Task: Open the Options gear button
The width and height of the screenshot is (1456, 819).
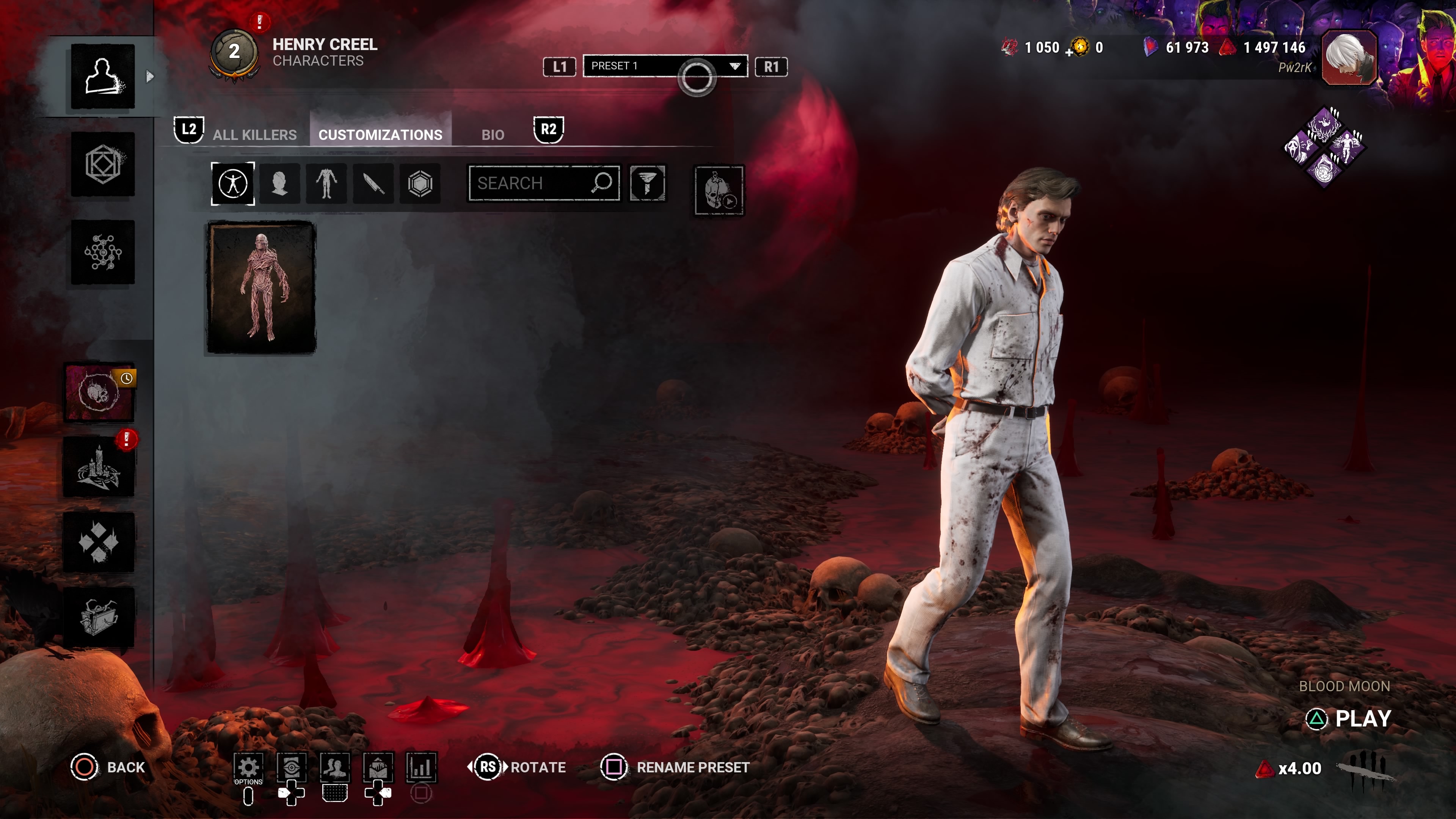Action: pos(248,767)
